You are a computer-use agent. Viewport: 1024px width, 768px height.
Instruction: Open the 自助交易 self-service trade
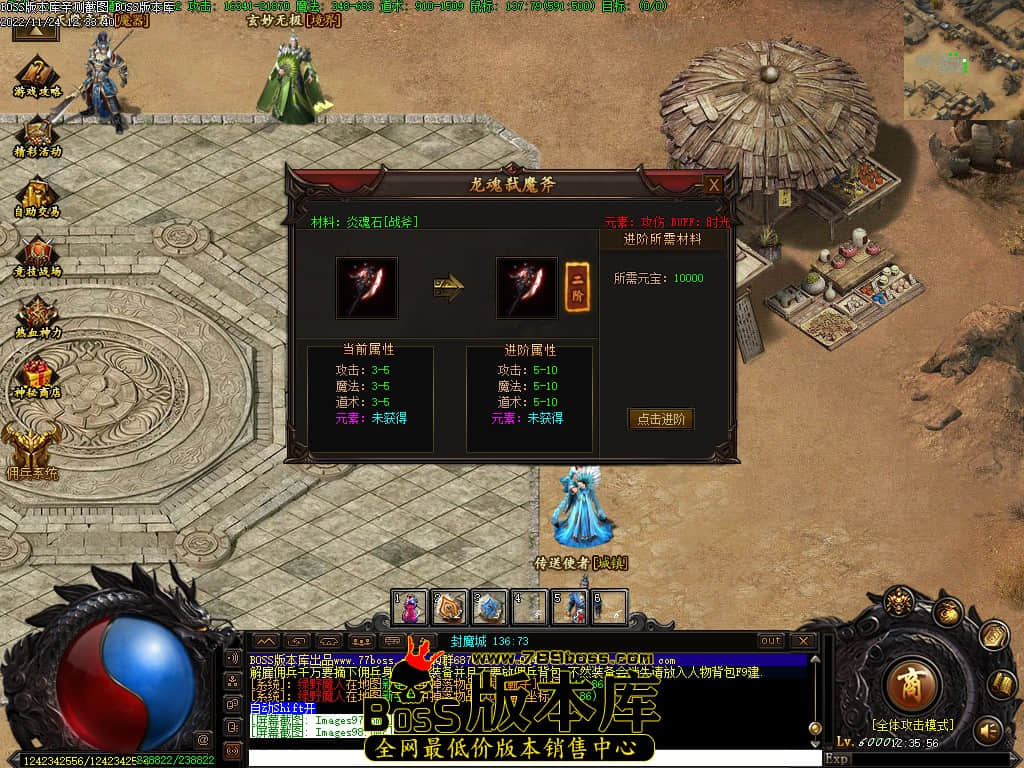[x=37, y=195]
